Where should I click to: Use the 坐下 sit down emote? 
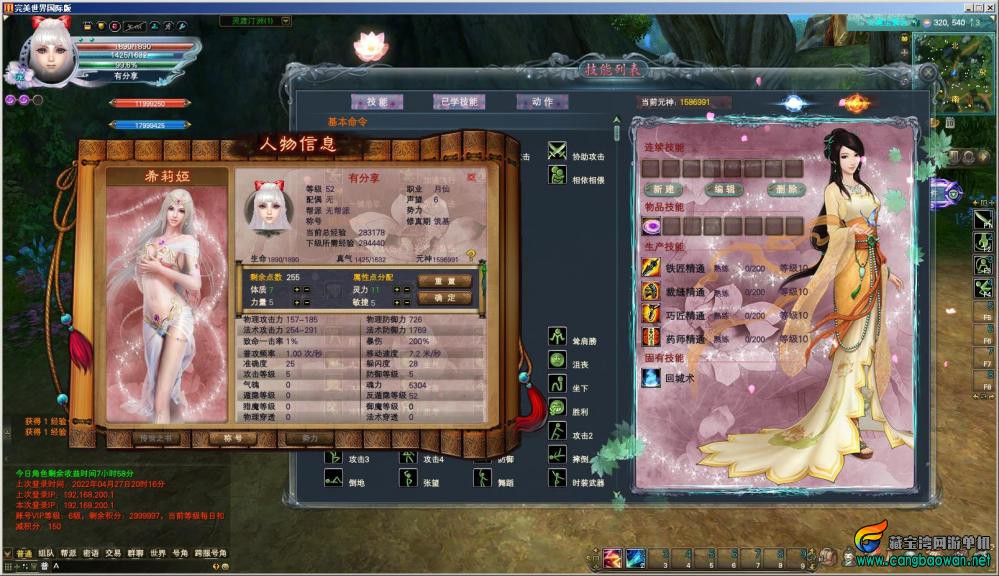pyautogui.click(x=557, y=386)
